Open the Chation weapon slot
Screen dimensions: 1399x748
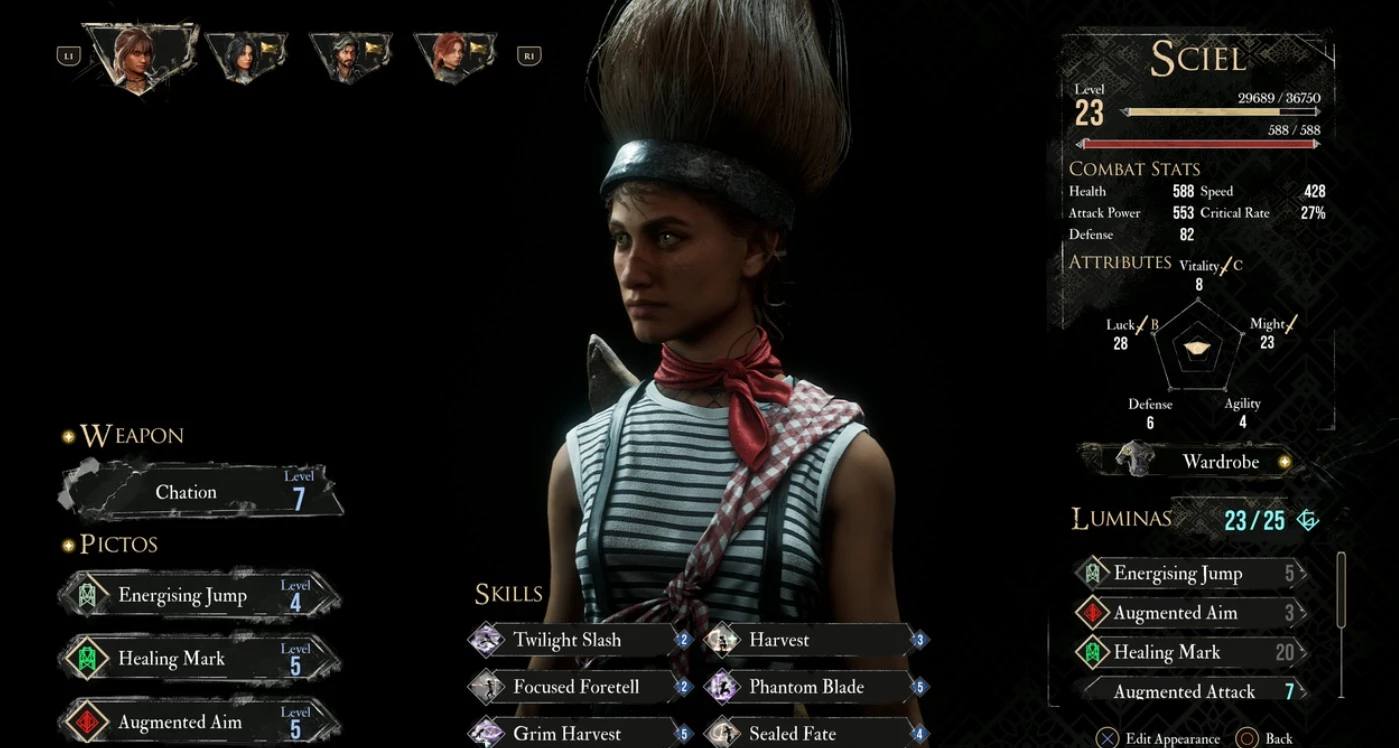click(202, 491)
